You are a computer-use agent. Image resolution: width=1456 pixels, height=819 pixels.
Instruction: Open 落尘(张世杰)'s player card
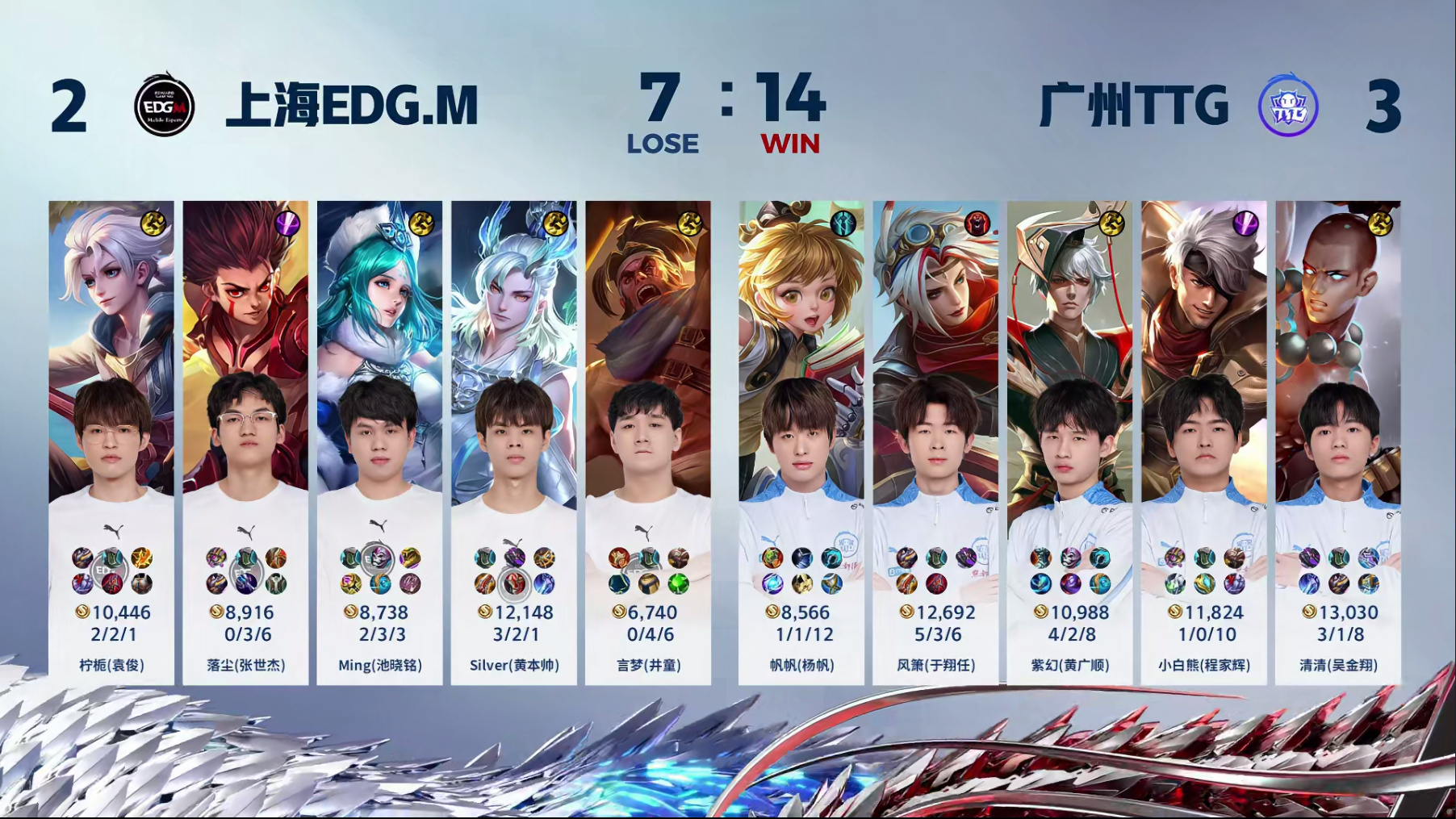(x=245, y=442)
